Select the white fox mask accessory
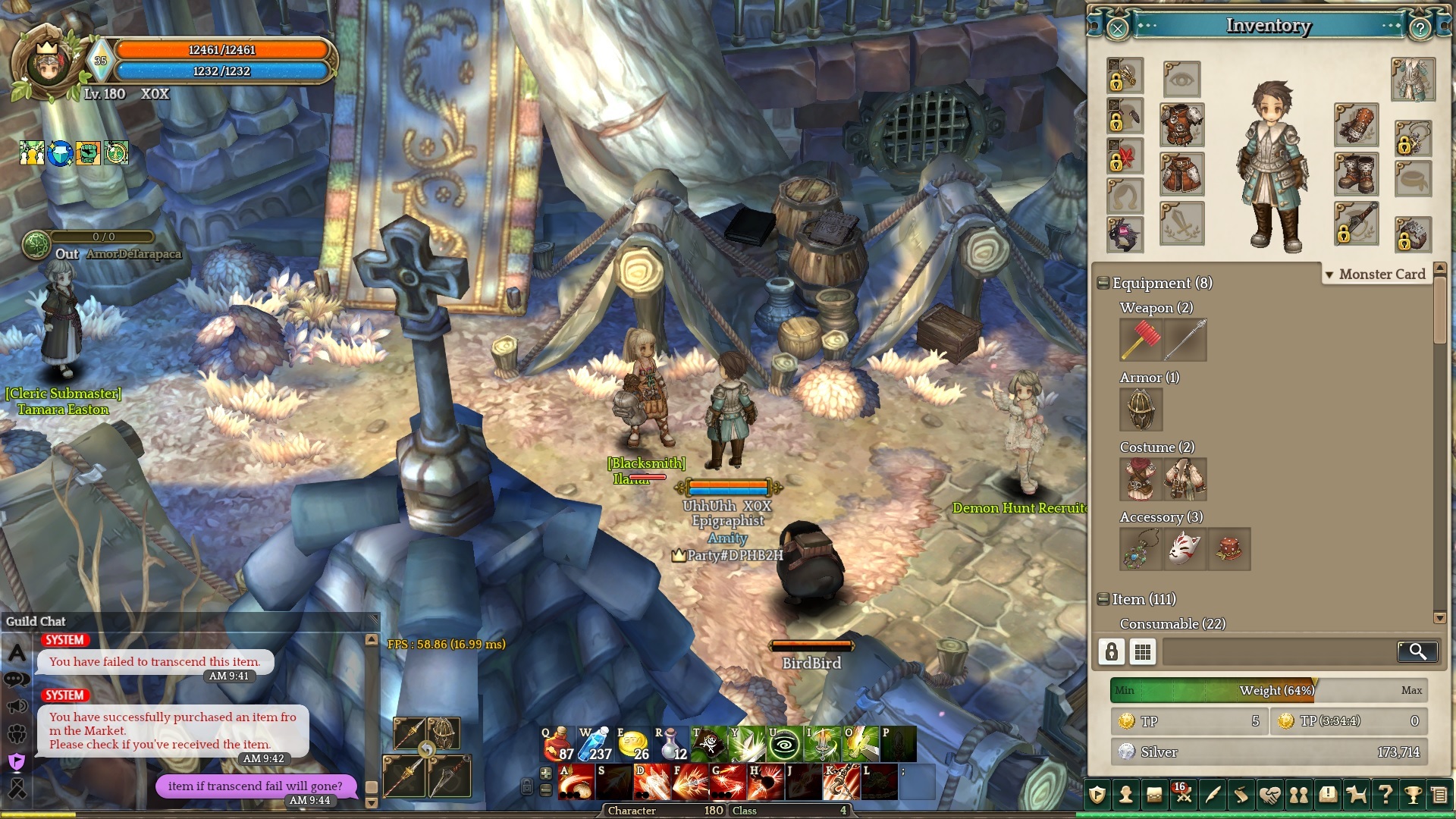1456x819 pixels. [x=1185, y=549]
